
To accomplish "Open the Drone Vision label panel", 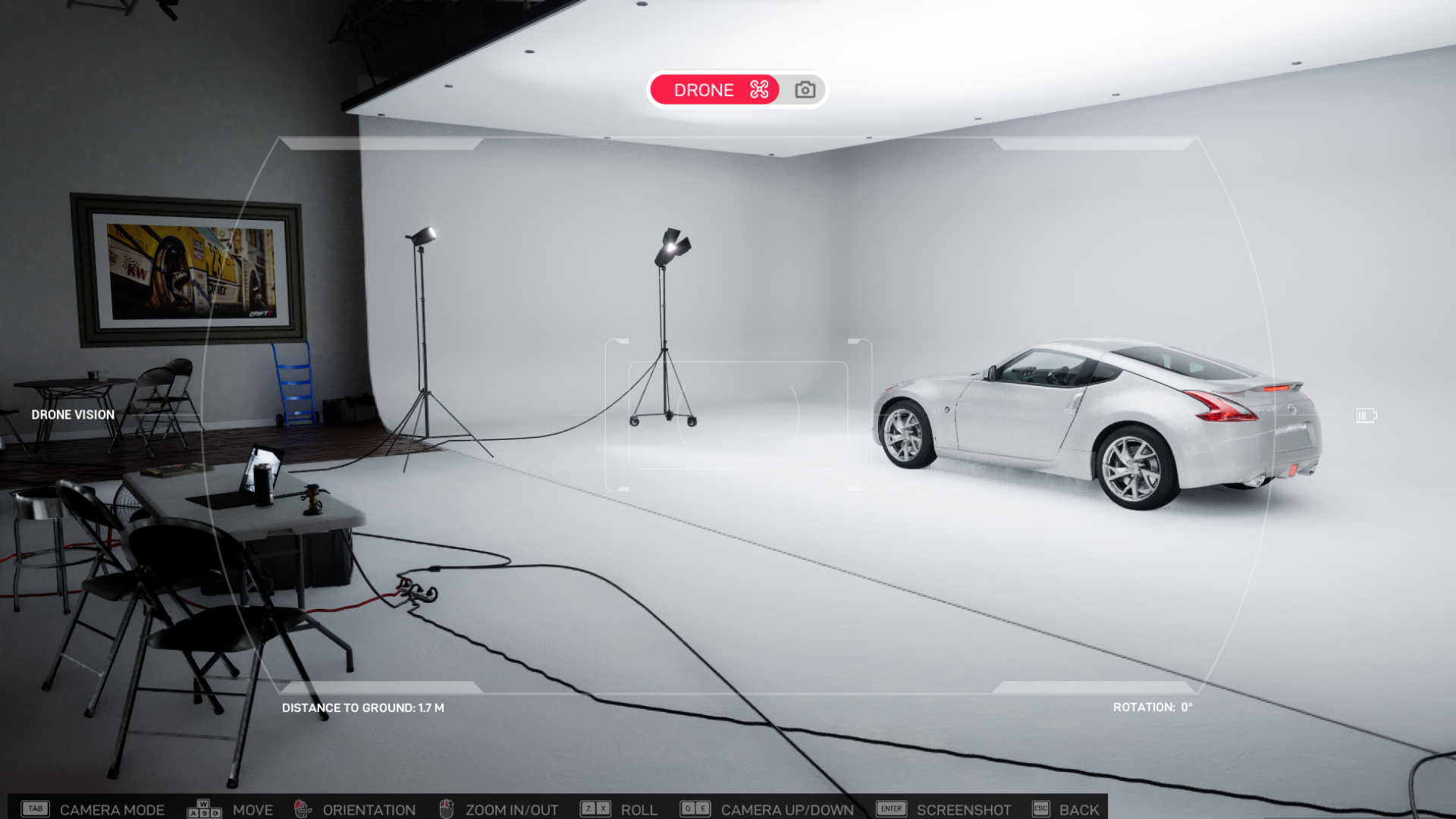I will [72, 415].
